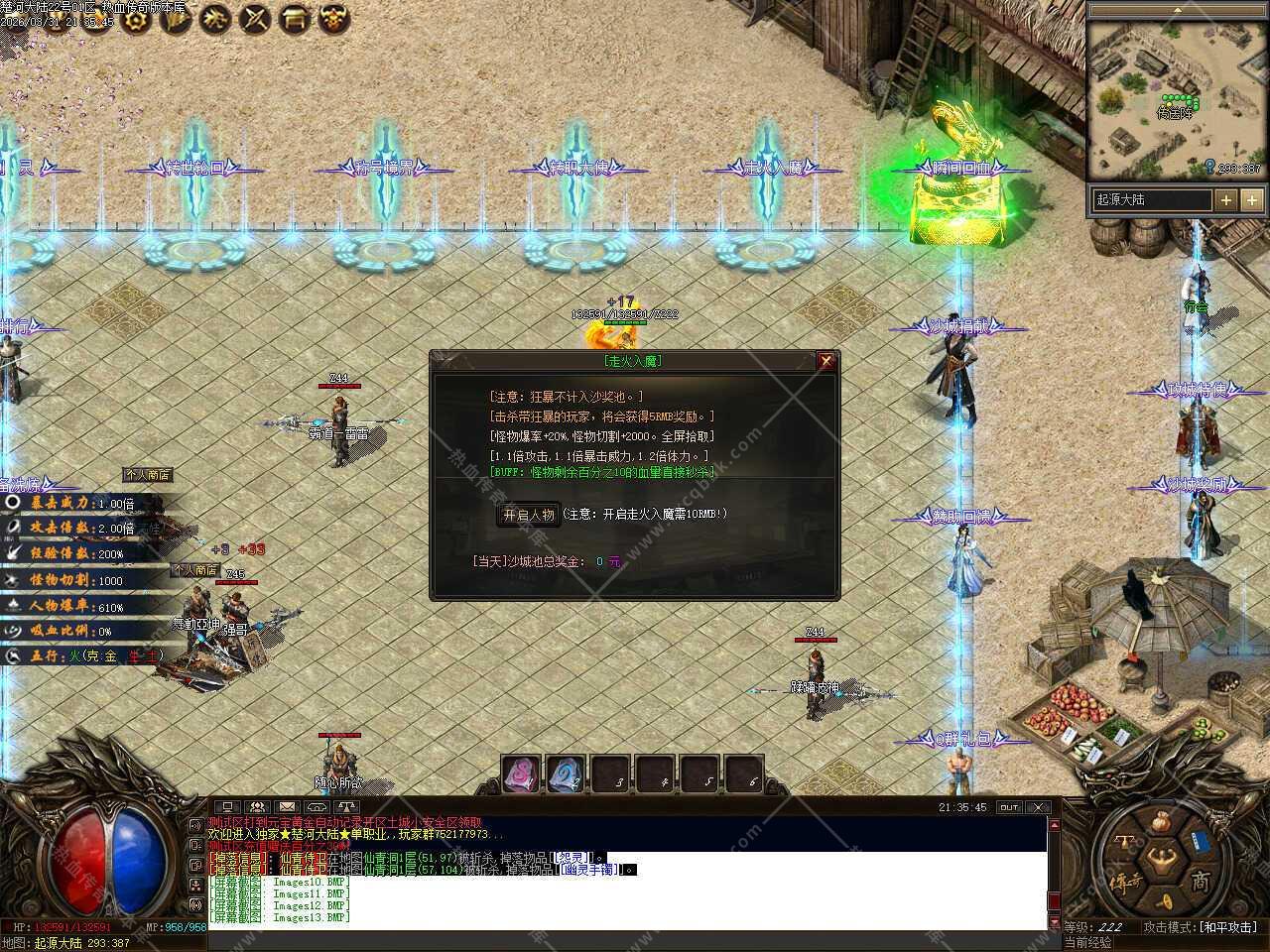Use the second hotbar skill slot

(x=566, y=774)
